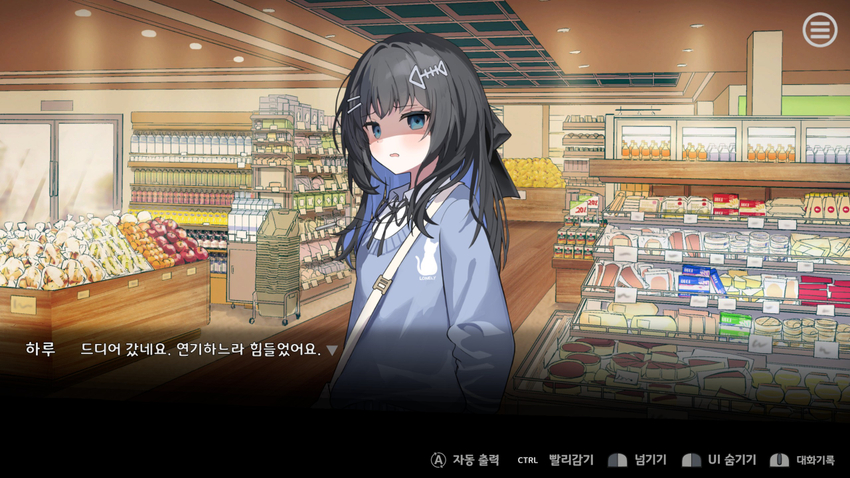
Task: Select the 넘기기 skip option
Action: 639,460
